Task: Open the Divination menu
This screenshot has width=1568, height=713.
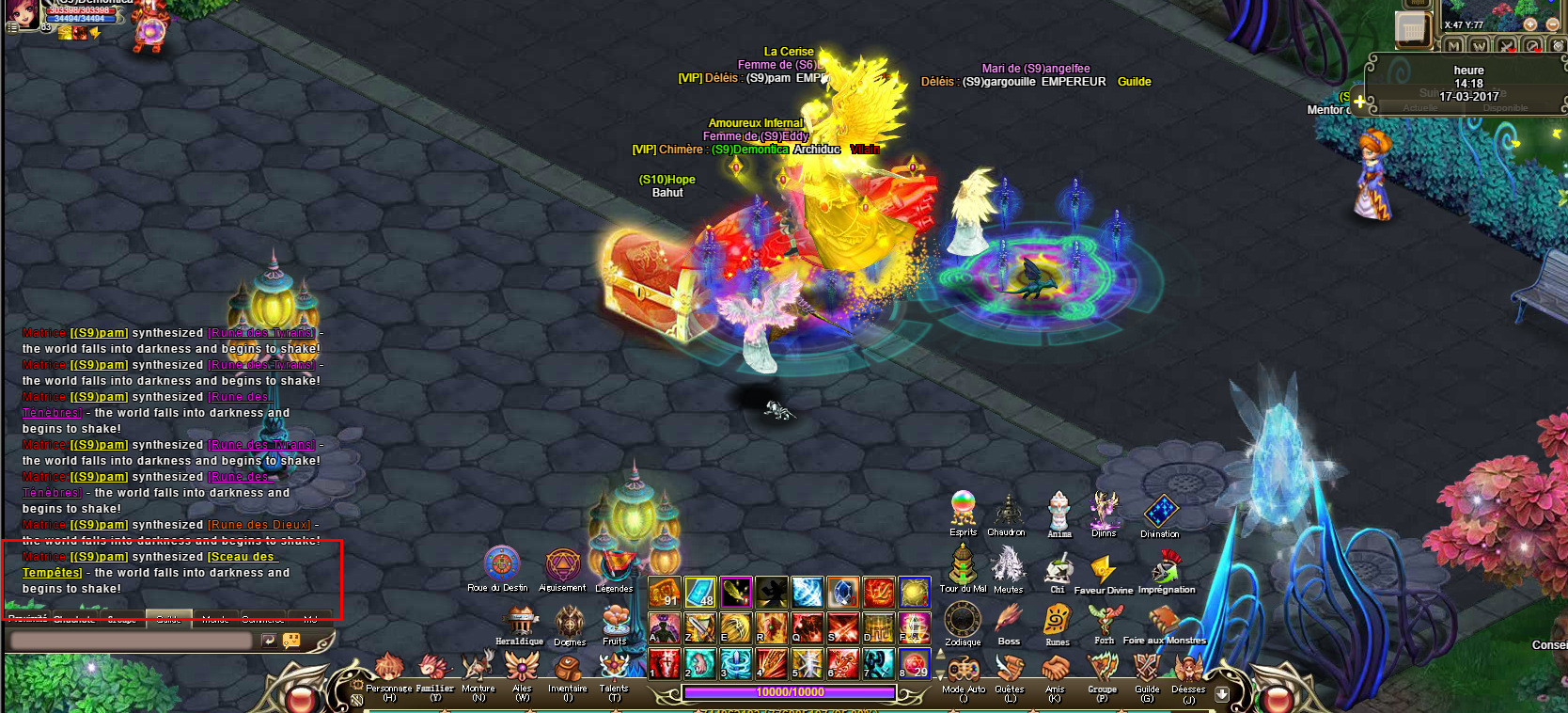Action: (x=1161, y=512)
